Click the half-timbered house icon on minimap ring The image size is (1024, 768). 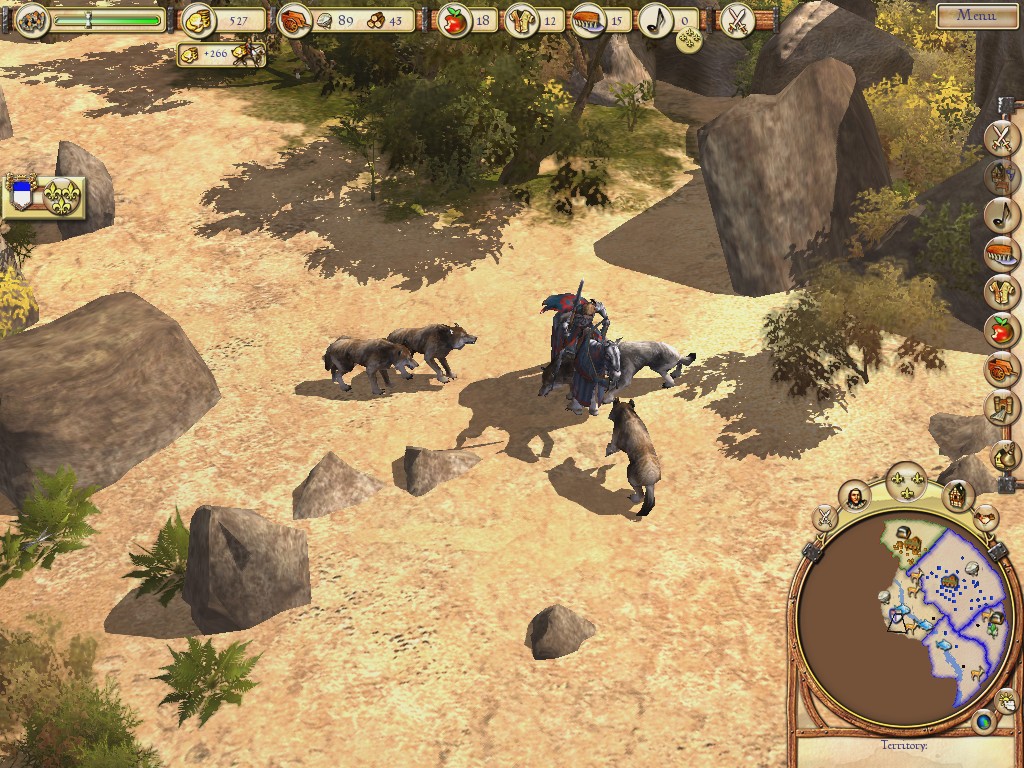[958, 494]
